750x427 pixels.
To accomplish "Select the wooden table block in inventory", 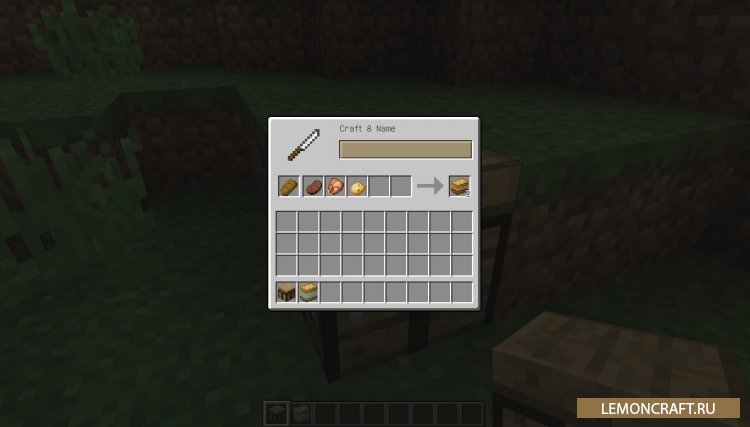I will coord(286,292).
